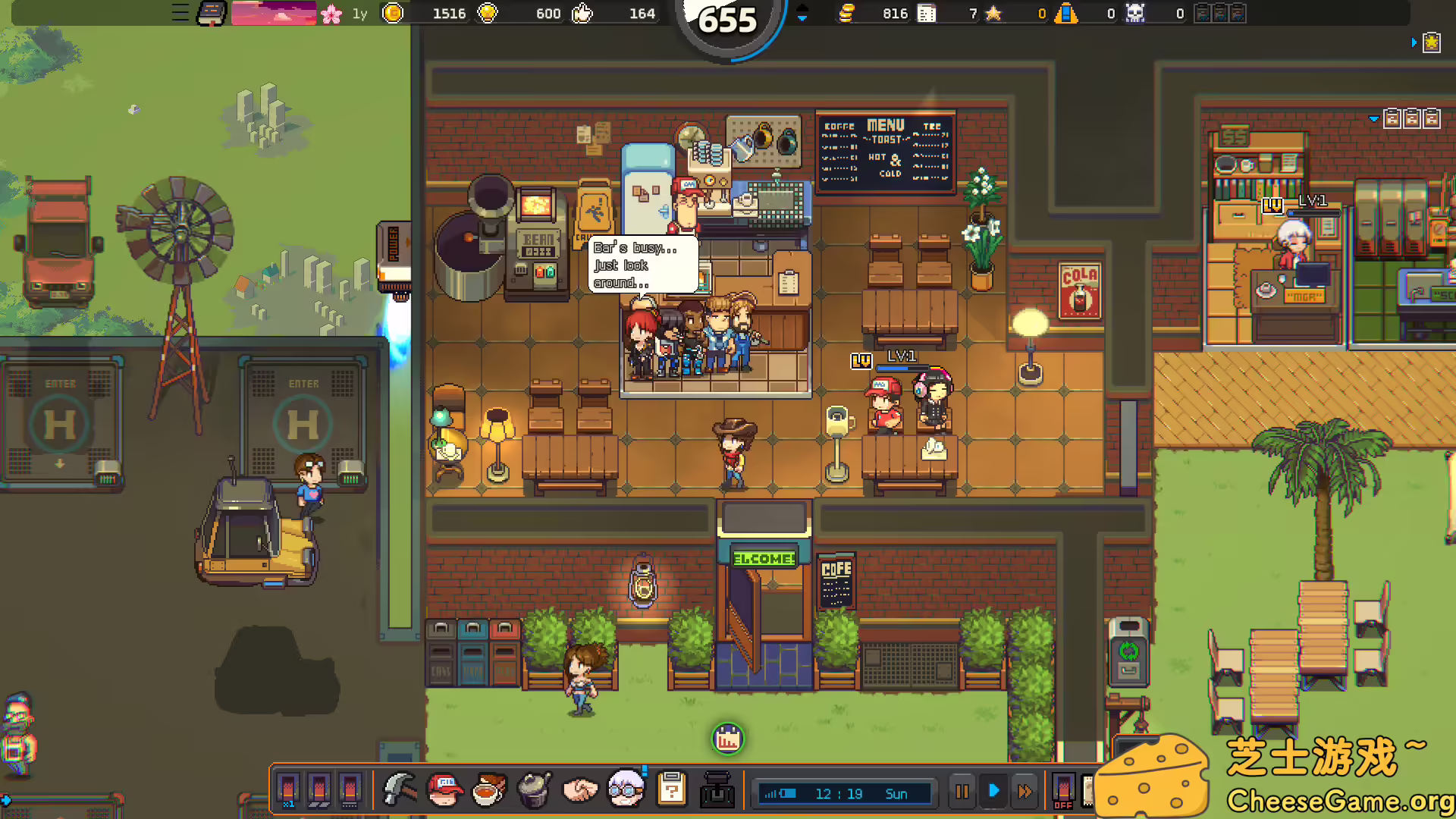Select the hammer build tool
1456x819 pixels.
click(400, 789)
